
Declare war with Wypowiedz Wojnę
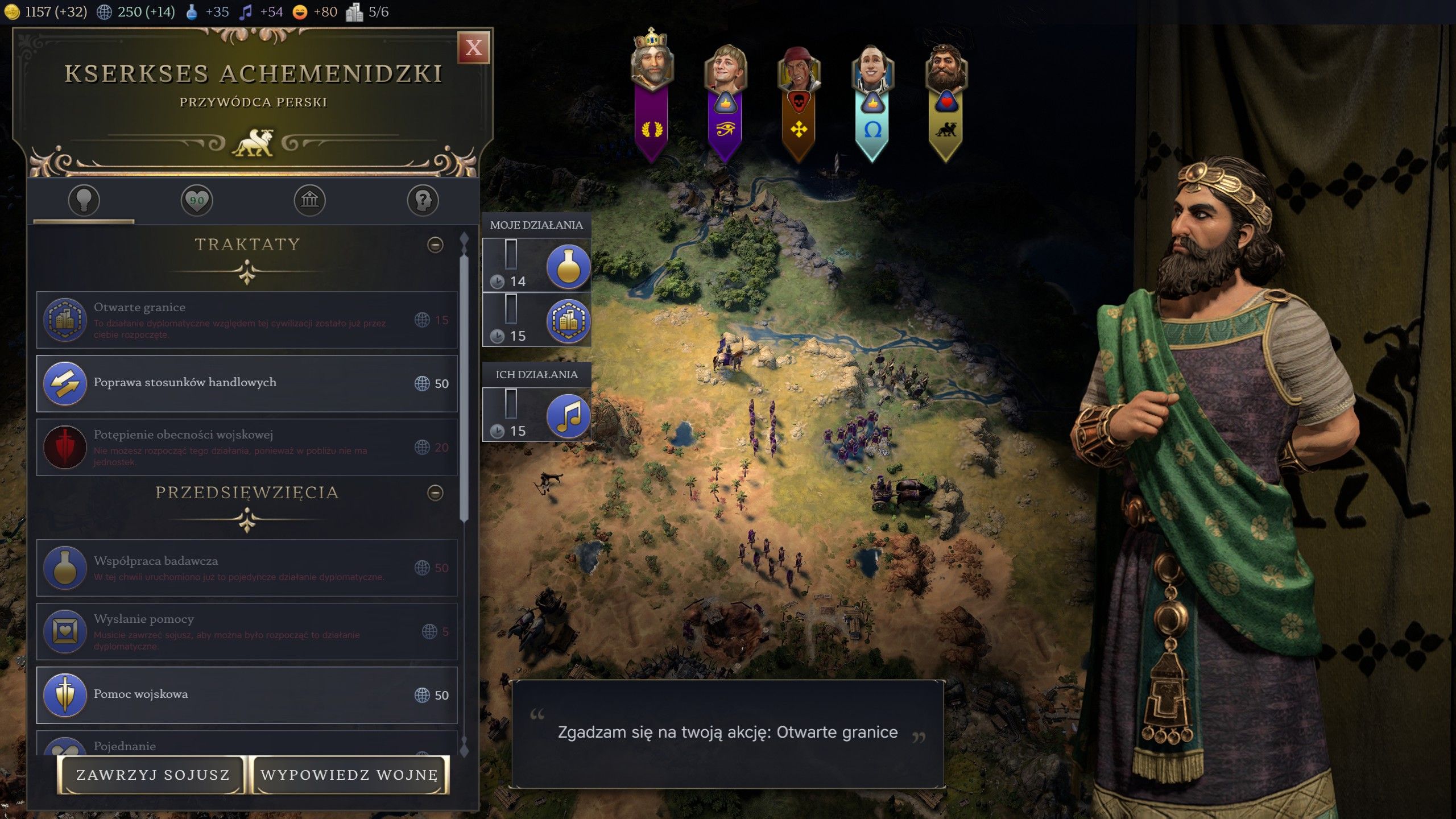[349, 775]
